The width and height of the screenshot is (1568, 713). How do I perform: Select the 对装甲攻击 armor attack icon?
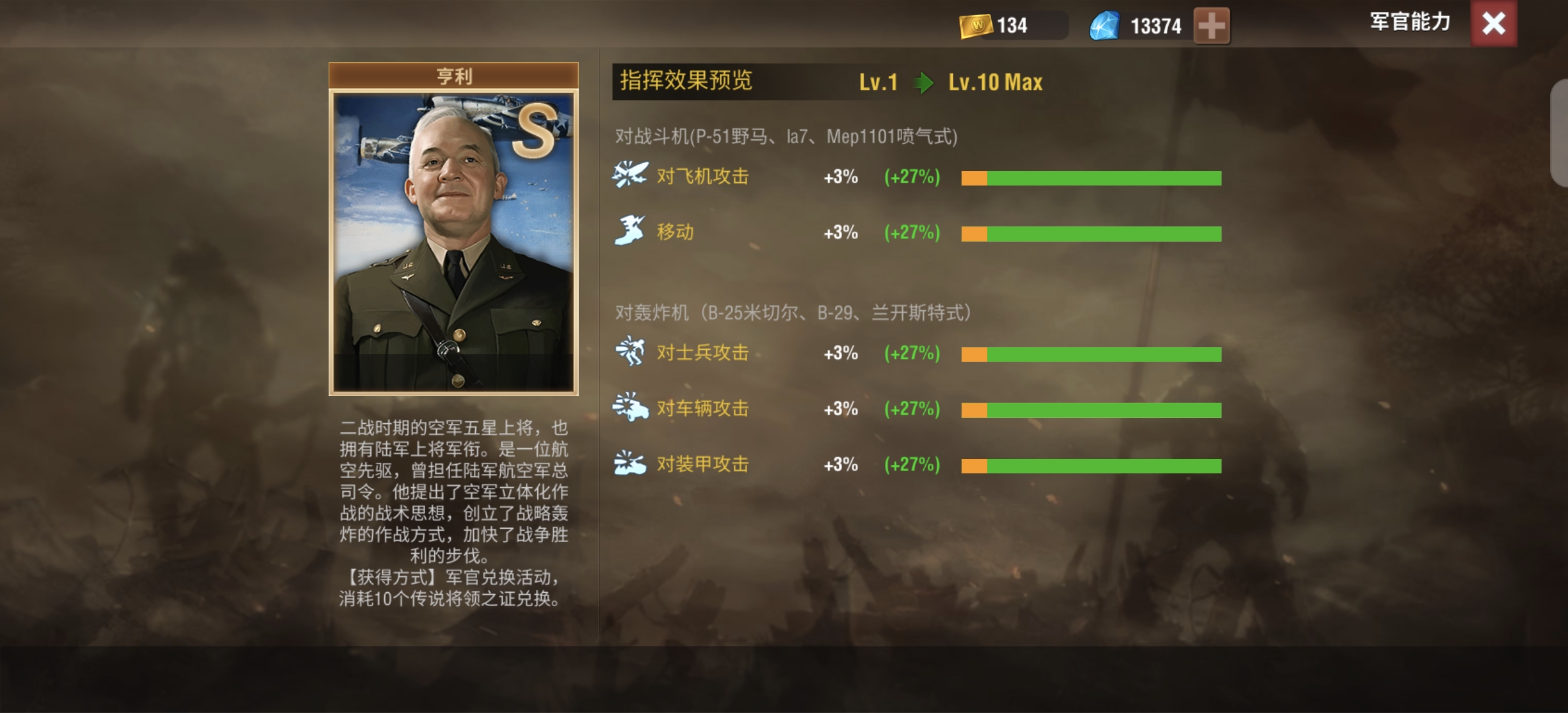coord(630,464)
